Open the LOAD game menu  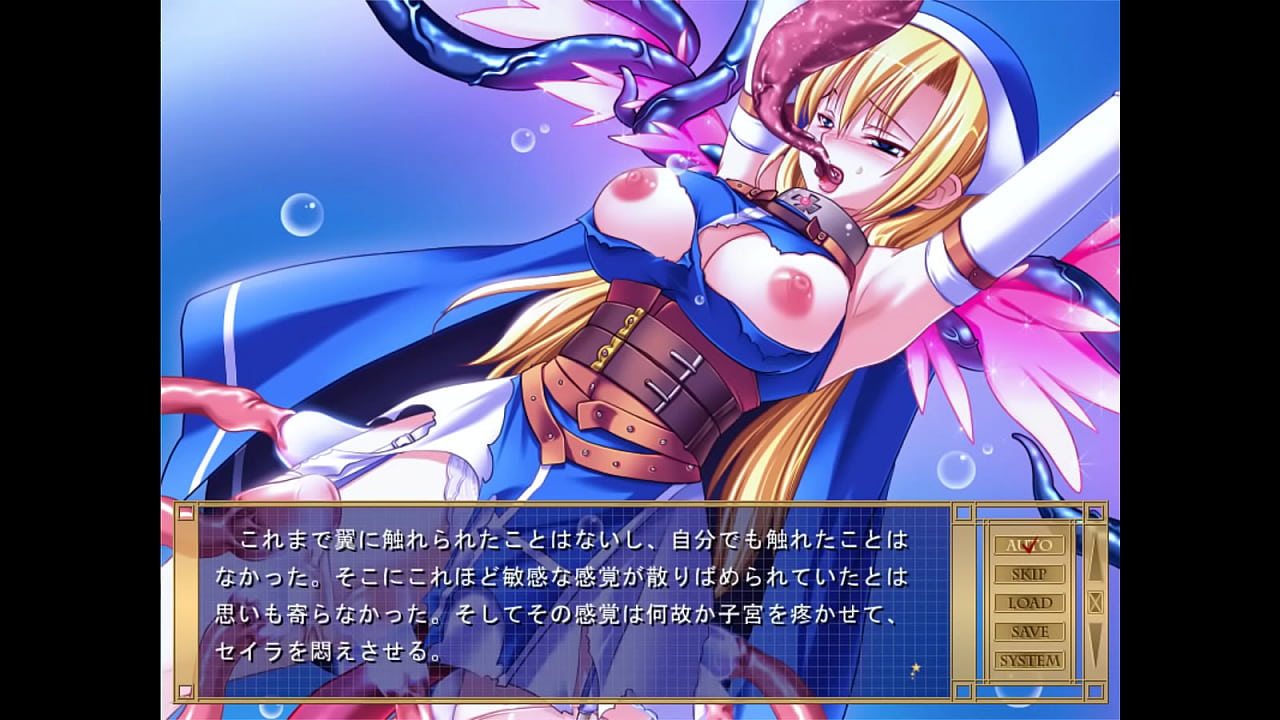(1028, 603)
